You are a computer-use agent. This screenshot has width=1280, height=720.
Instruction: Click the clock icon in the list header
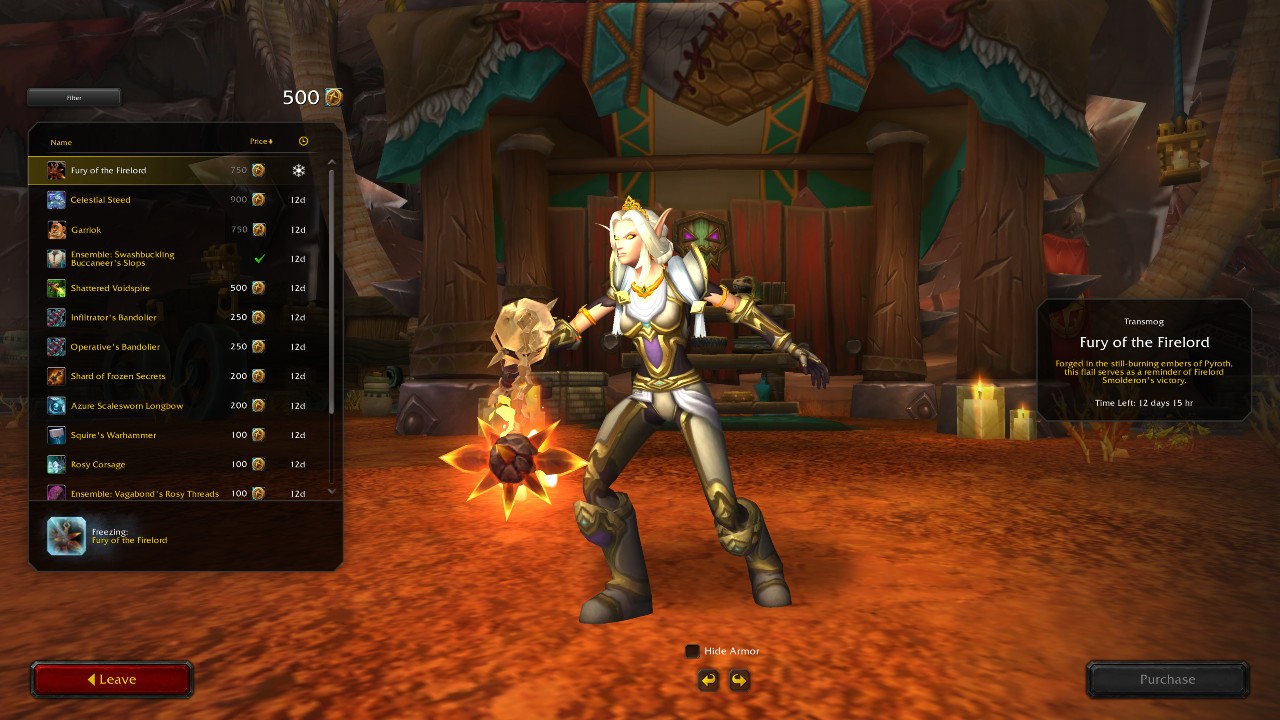click(303, 140)
